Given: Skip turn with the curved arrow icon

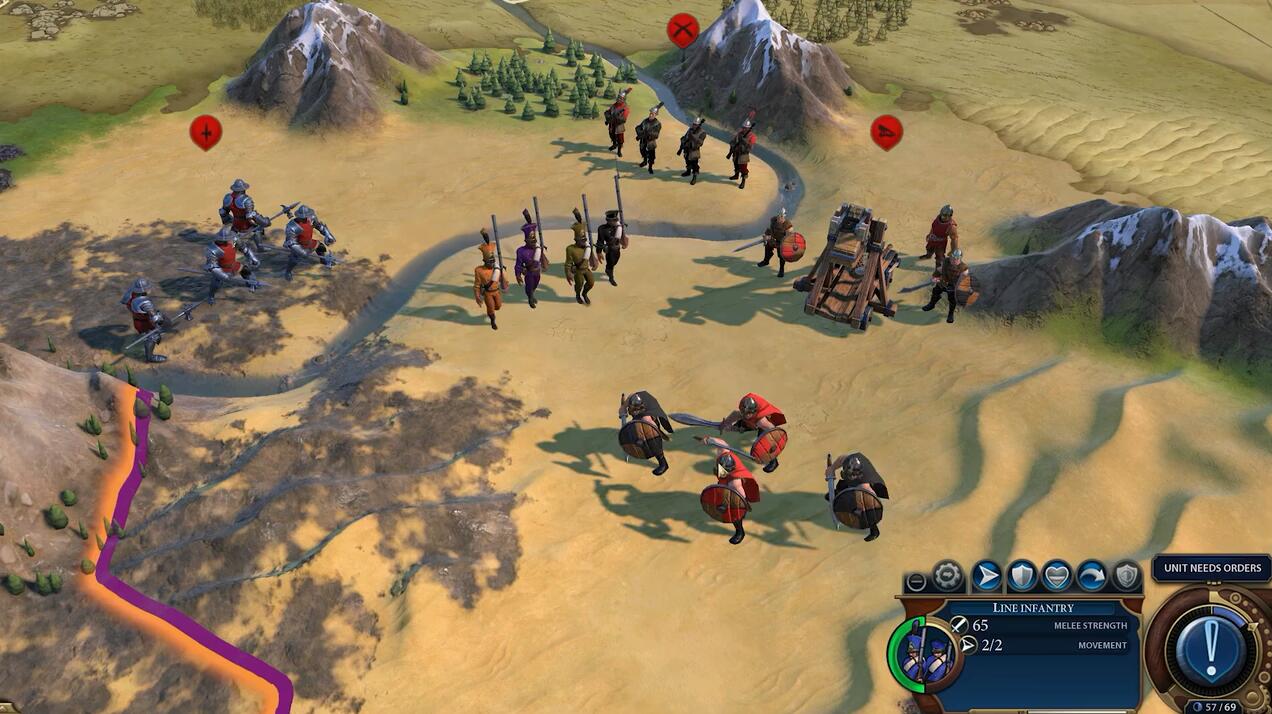Looking at the screenshot, I should (1091, 576).
